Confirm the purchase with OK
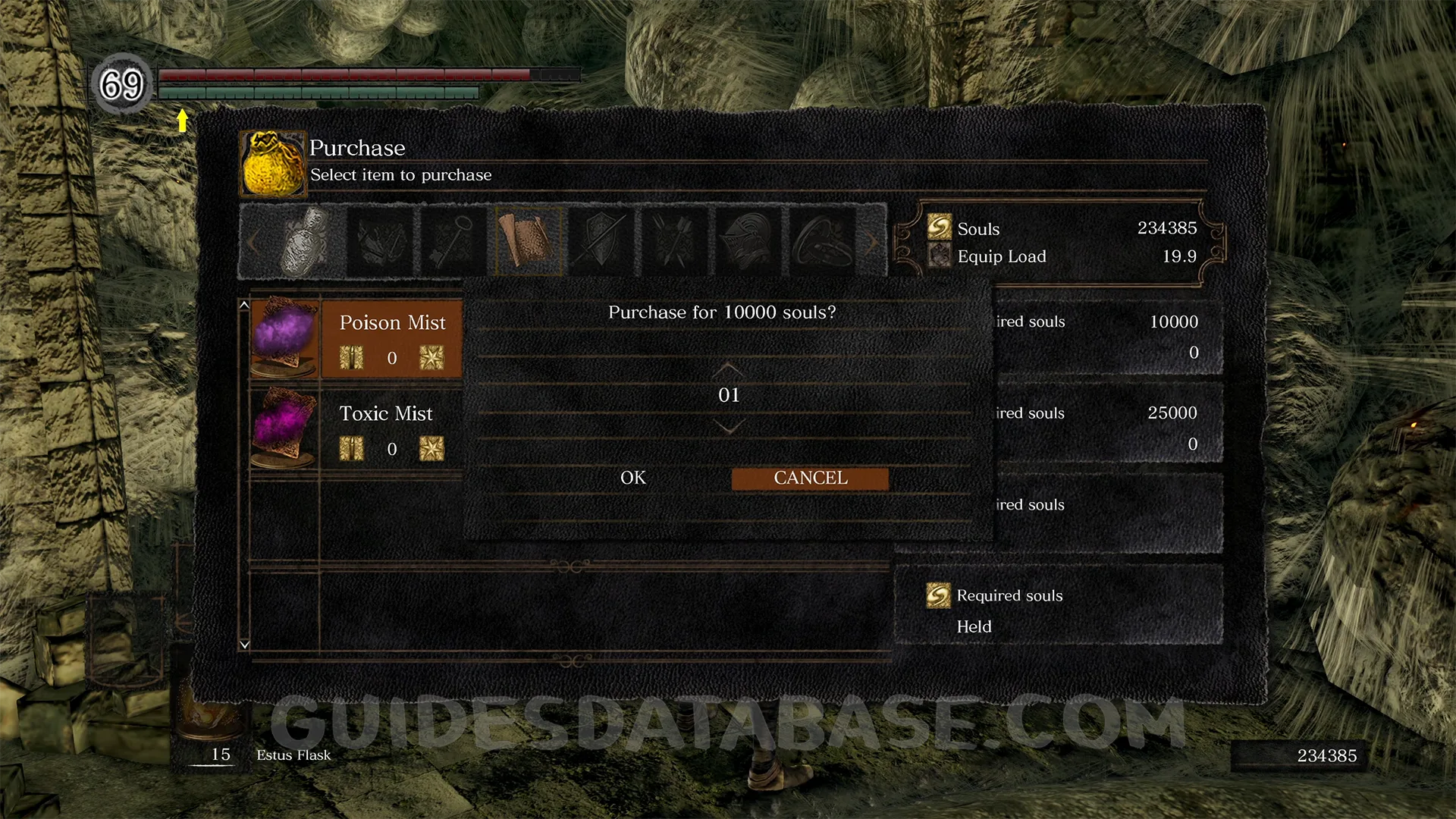The image size is (1456, 819). [x=633, y=478]
